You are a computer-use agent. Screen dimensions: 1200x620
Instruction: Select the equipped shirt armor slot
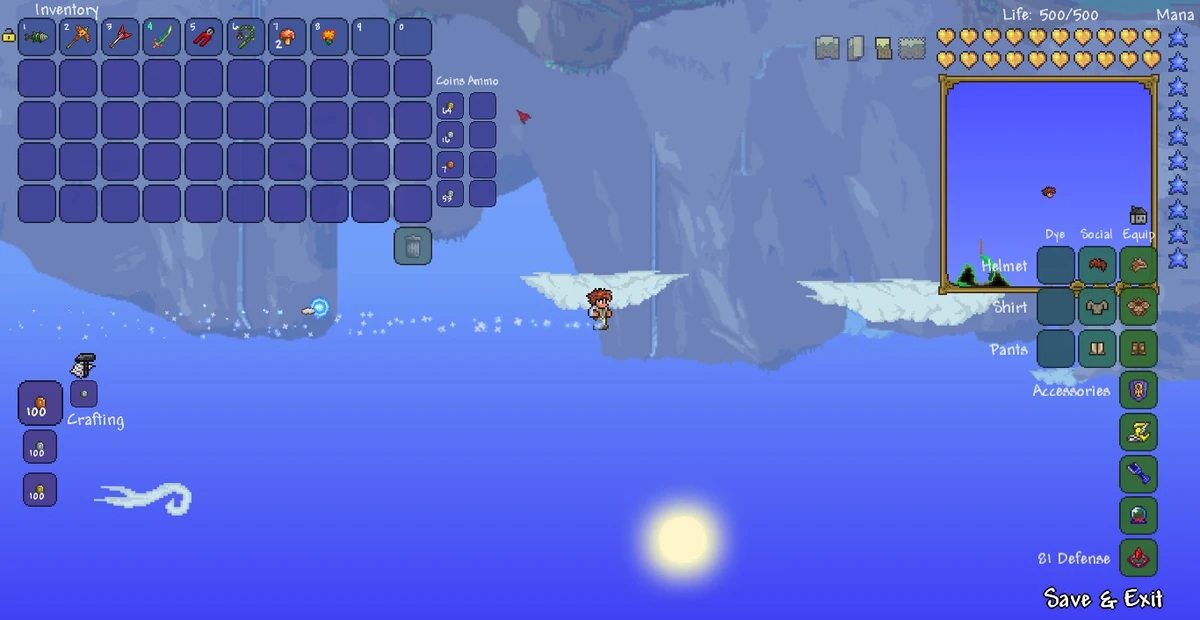(x=1138, y=307)
